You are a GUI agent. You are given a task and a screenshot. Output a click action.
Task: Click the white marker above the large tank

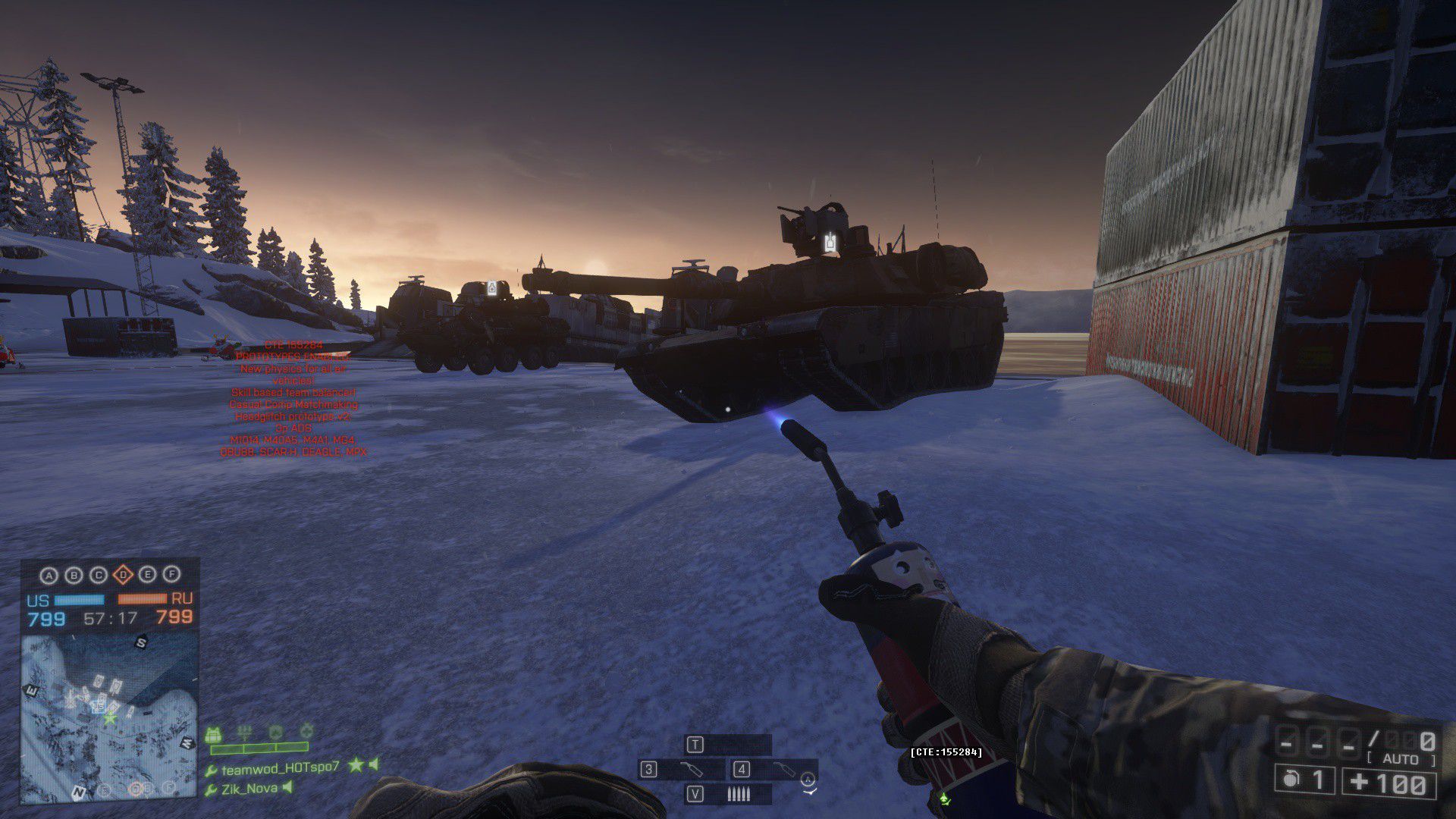[x=830, y=243]
